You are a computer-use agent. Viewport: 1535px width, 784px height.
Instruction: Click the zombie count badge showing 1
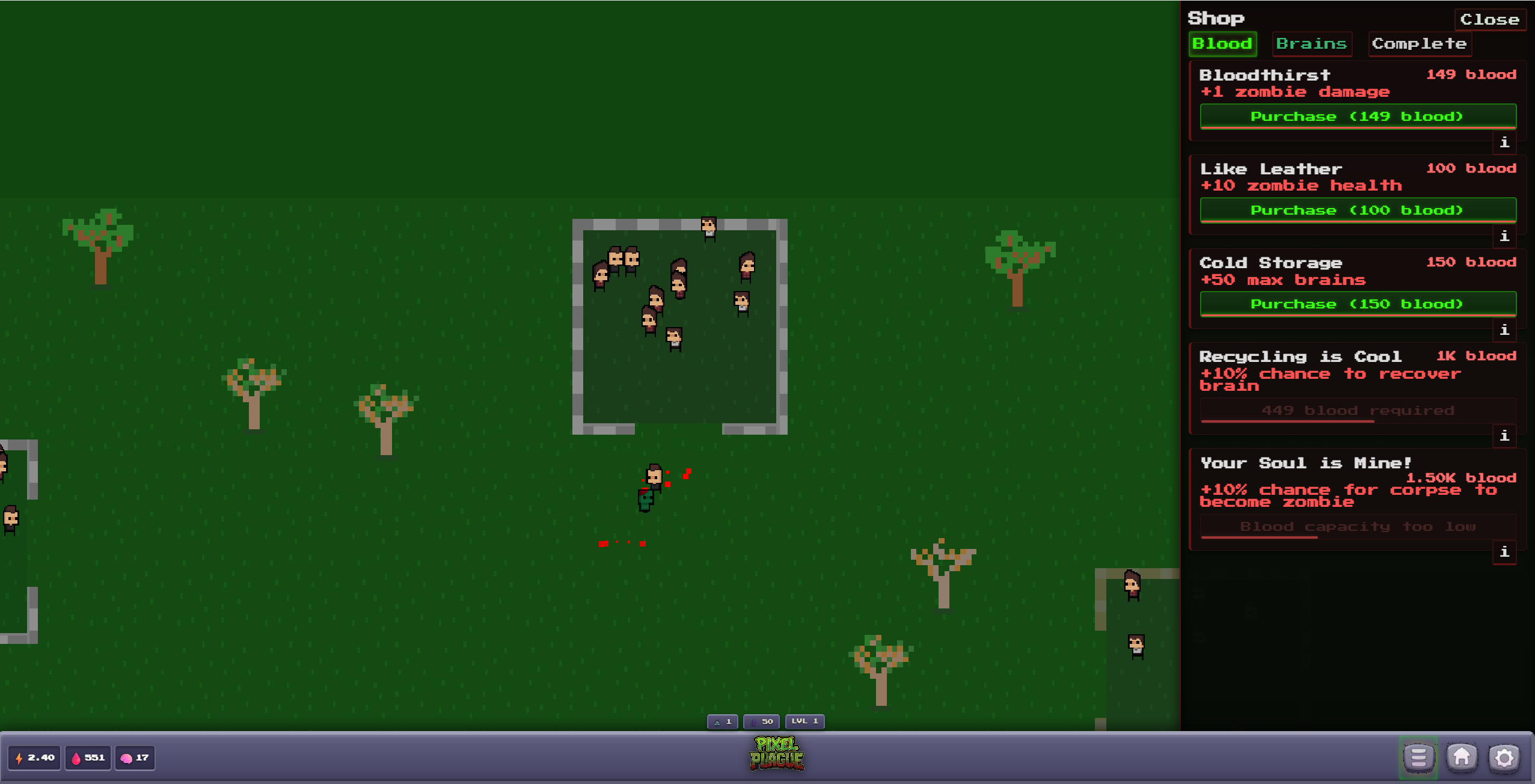(x=722, y=721)
